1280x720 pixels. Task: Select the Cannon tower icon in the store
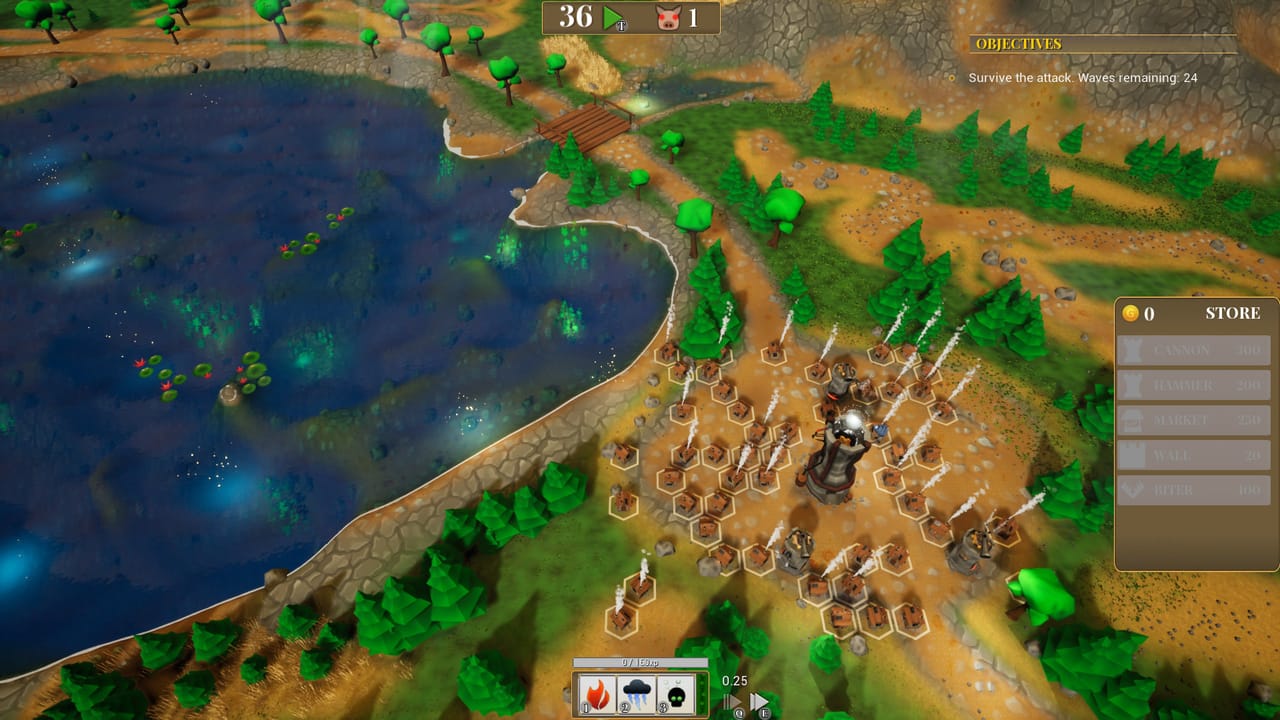[1133, 350]
